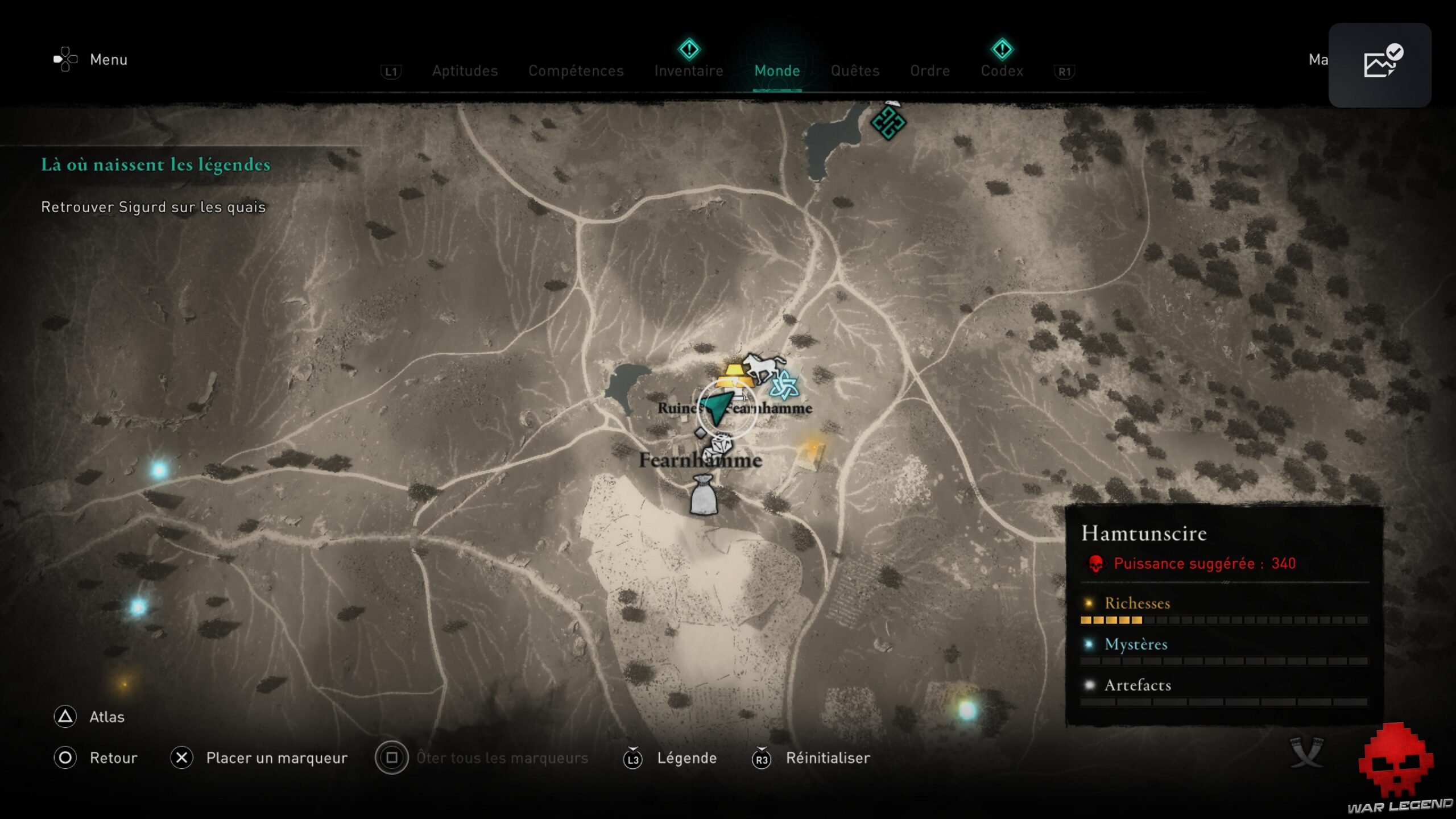
Task: Click the grey sack merchant marker
Action: (704, 496)
